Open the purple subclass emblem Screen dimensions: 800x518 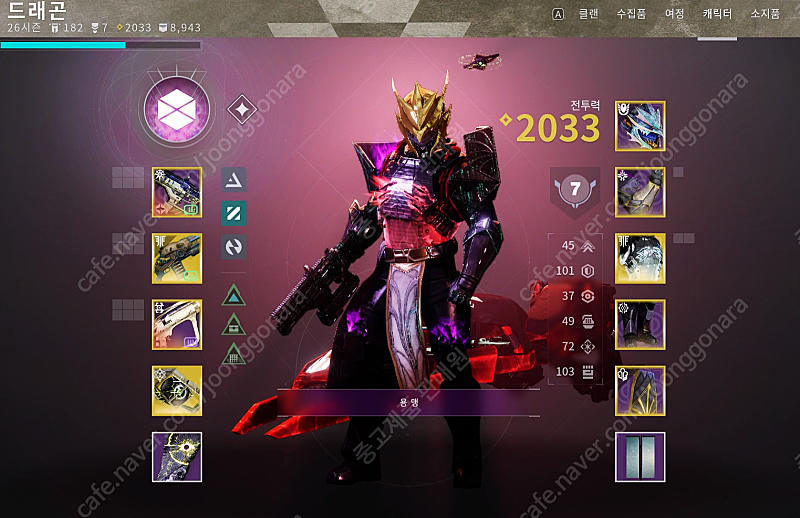tap(177, 109)
